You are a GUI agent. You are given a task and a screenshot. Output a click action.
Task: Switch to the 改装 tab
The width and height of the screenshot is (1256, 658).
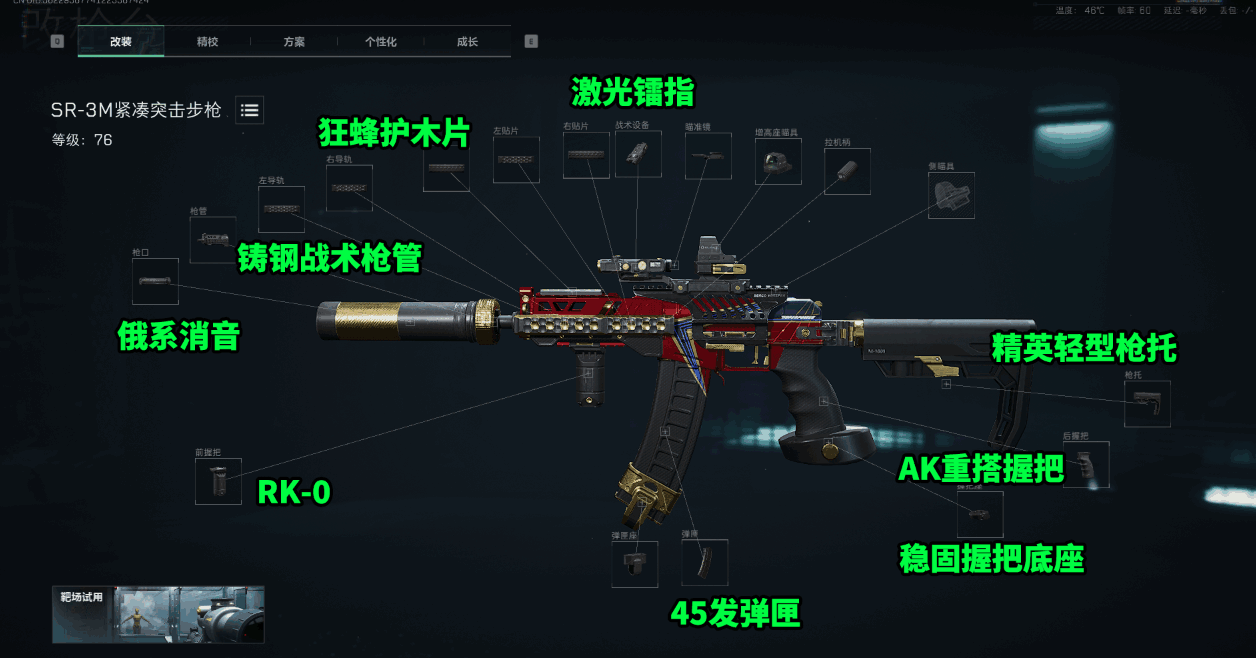click(x=121, y=42)
